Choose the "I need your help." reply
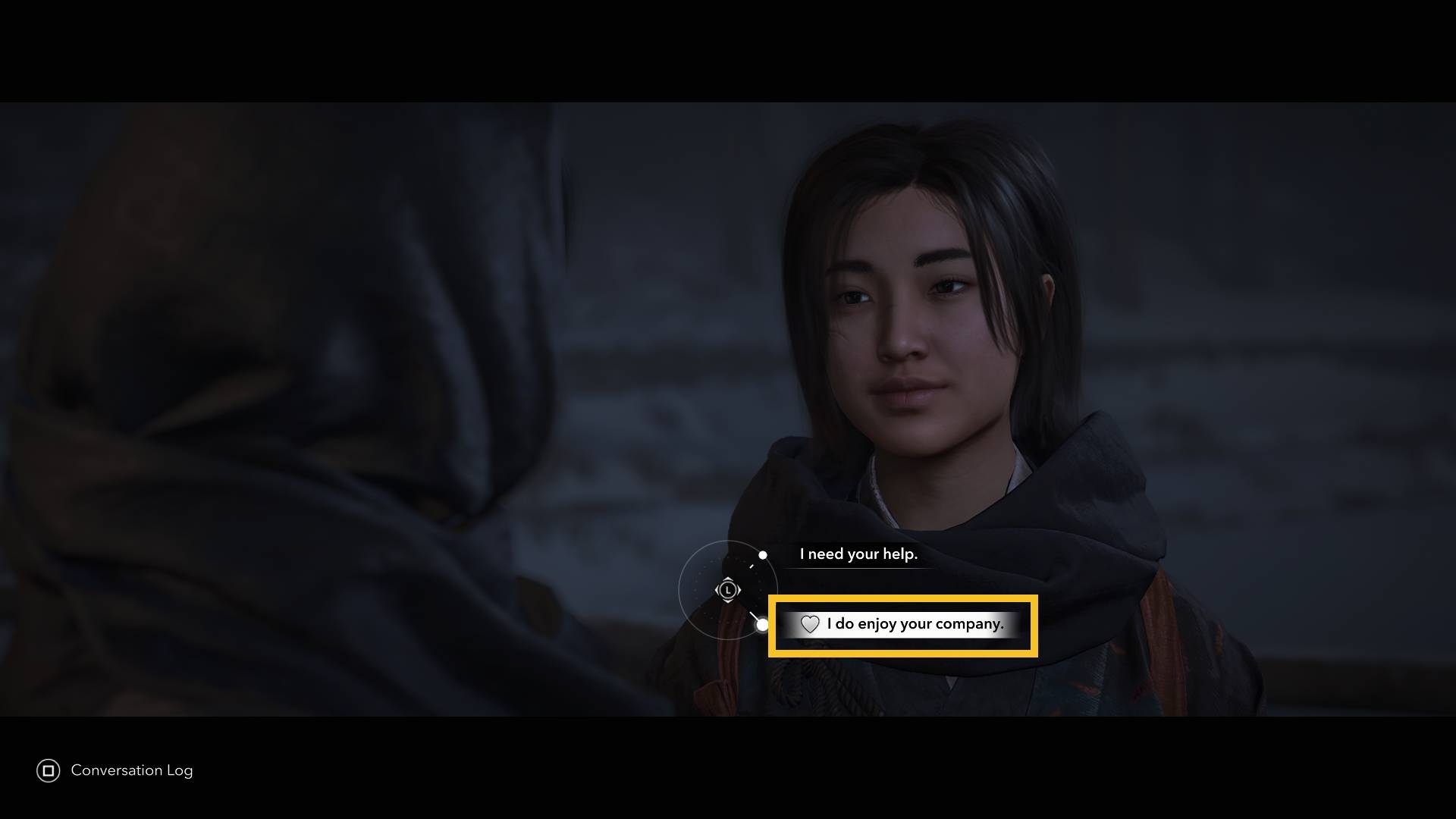Image resolution: width=1456 pixels, height=819 pixels. point(858,554)
